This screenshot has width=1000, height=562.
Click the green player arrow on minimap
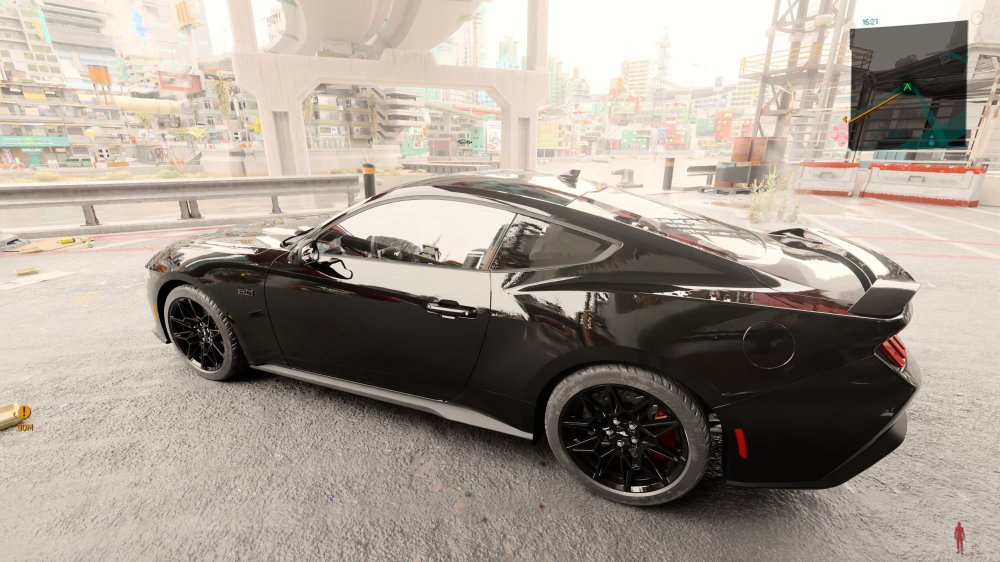tap(907, 87)
